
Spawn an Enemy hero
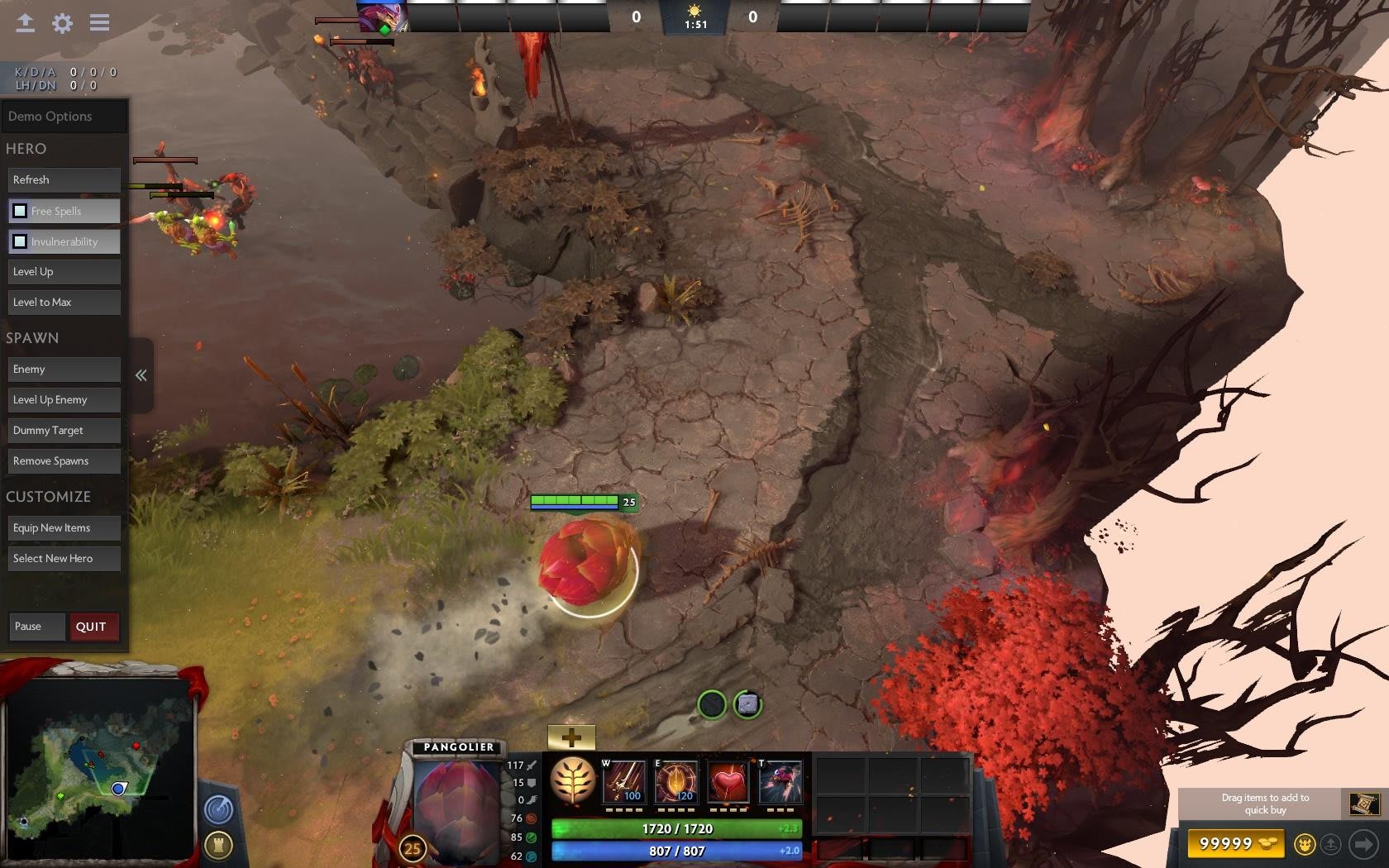coord(64,370)
